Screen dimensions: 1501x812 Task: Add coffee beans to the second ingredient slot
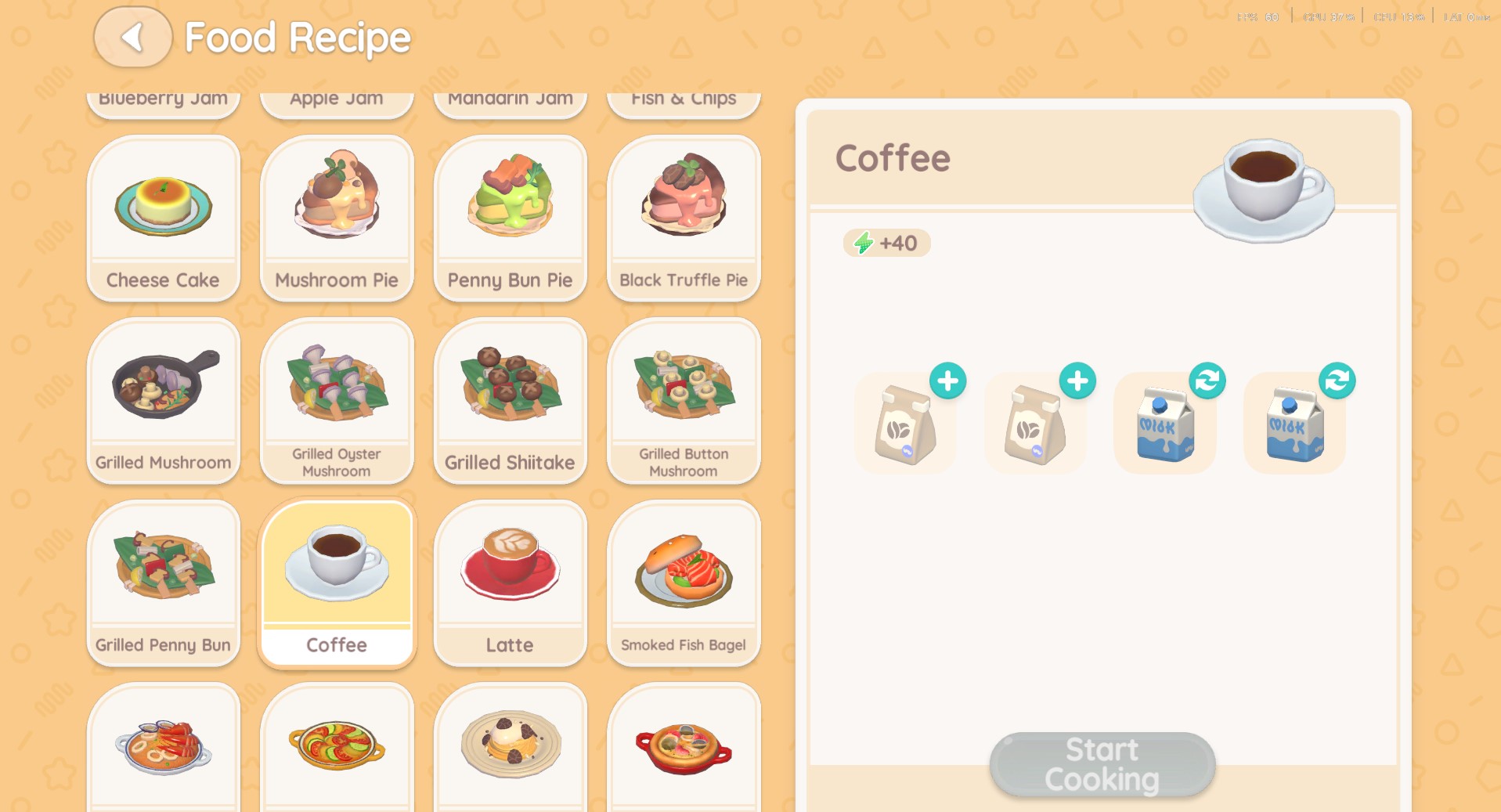(1077, 381)
